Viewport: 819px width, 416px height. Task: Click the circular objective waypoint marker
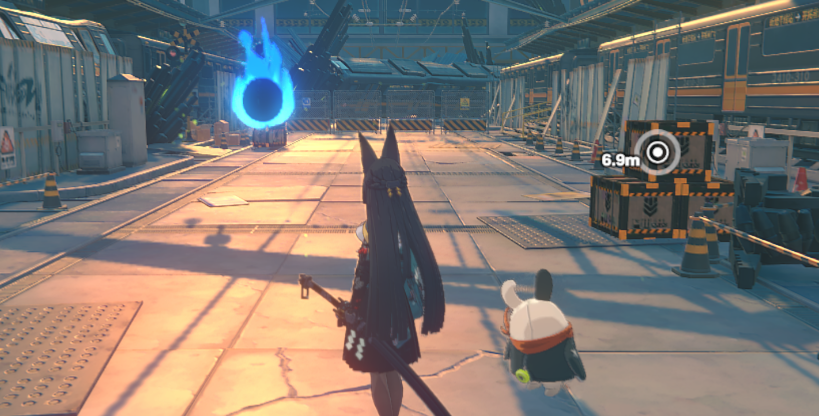coord(659,152)
